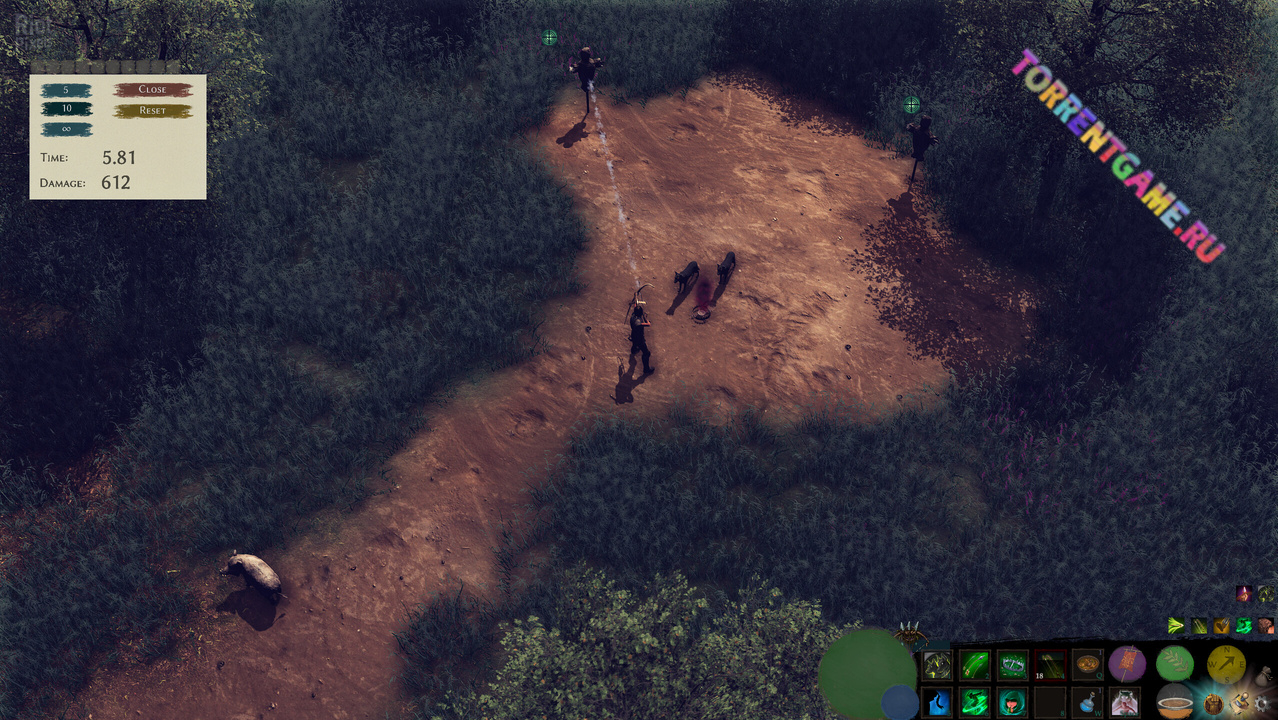Viewport: 1278px width, 720px height.
Task: Select the arrow volley slot with 18
Action: [x=1050, y=665]
